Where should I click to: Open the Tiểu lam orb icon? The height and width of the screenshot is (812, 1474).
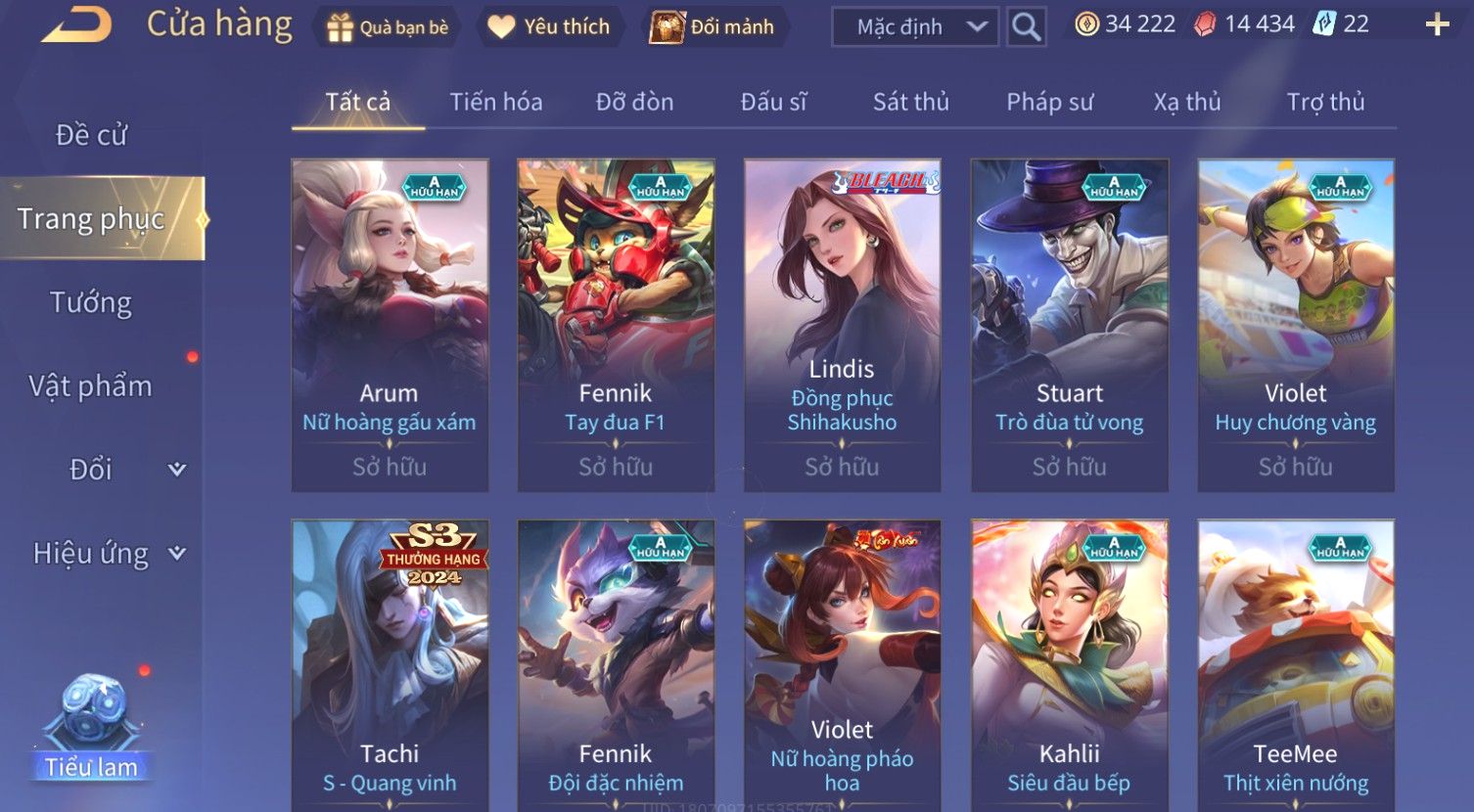pos(92,724)
